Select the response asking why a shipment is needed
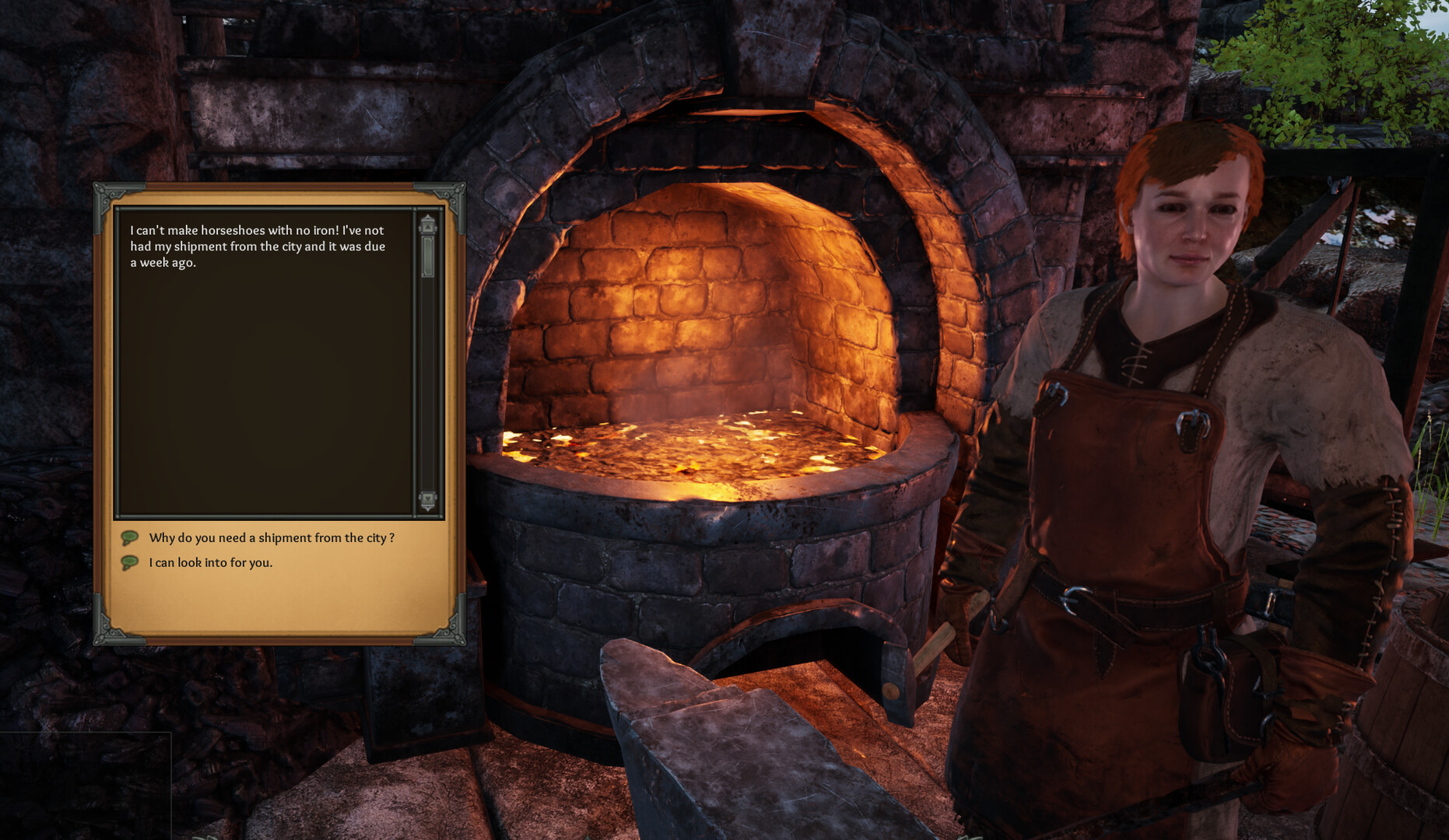This screenshot has width=1449, height=840. click(274, 537)
